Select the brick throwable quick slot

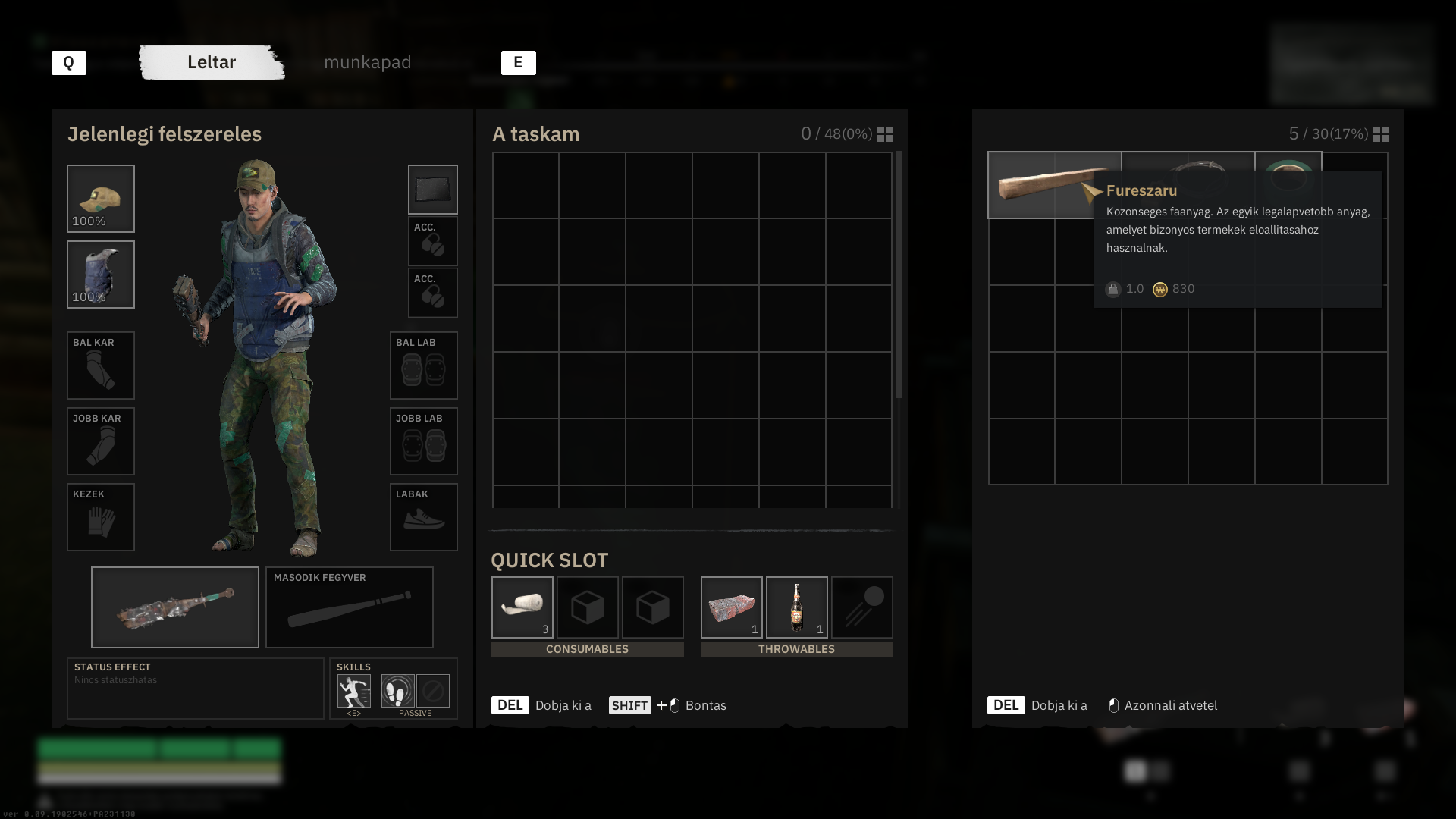(732, 607)
